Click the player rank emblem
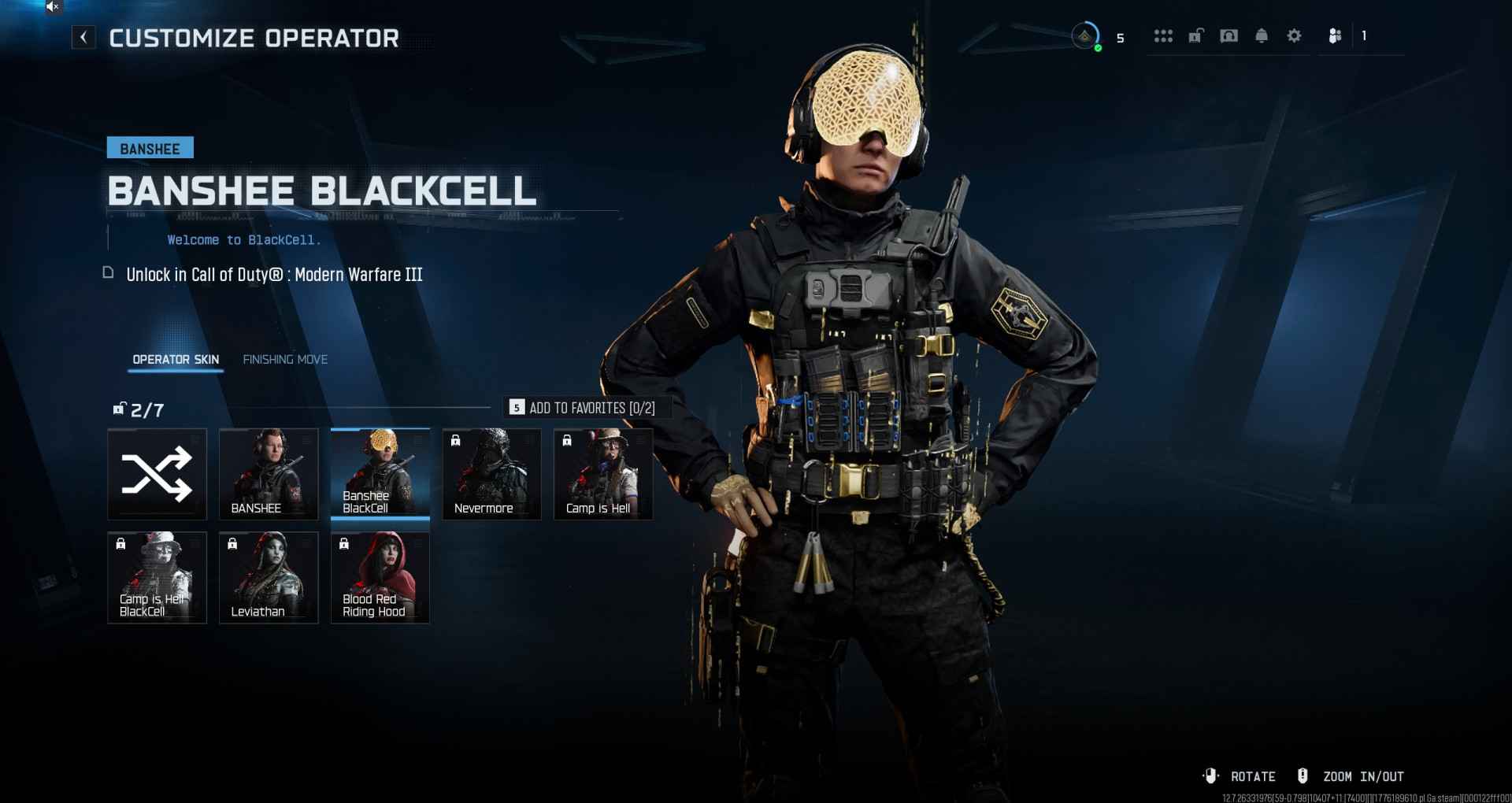 click(x=1085, y=36)
